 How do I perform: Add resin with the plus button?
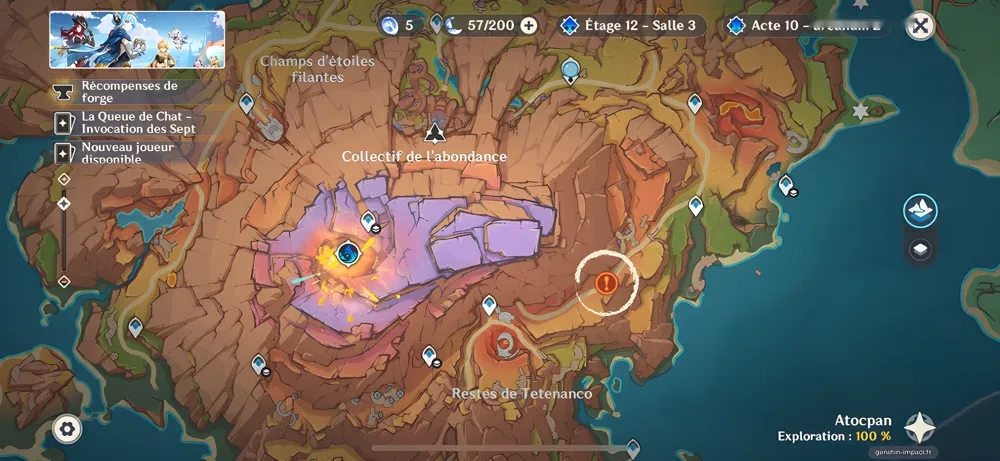click(529, 26)
